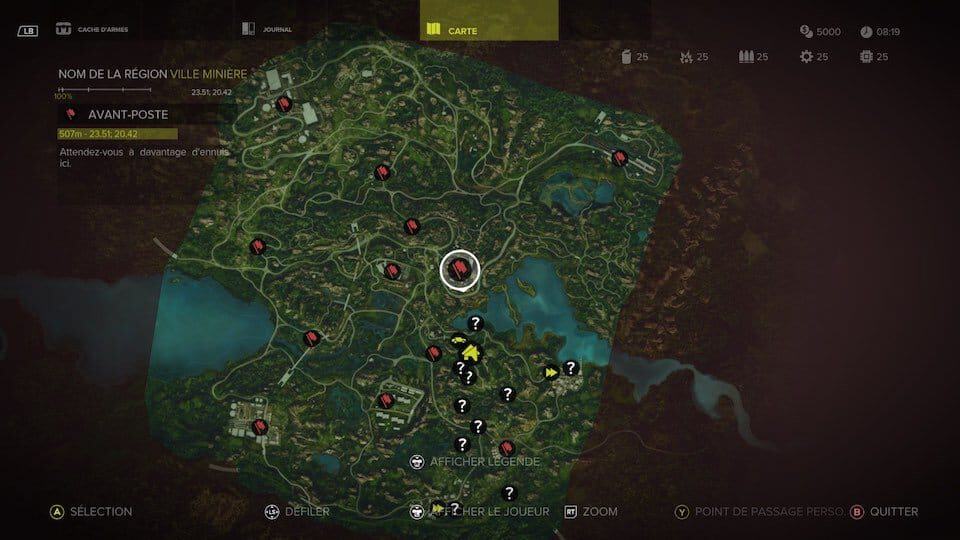Select the outpost flag near the airstrip

pyautogui.click(x=619, y=157)
